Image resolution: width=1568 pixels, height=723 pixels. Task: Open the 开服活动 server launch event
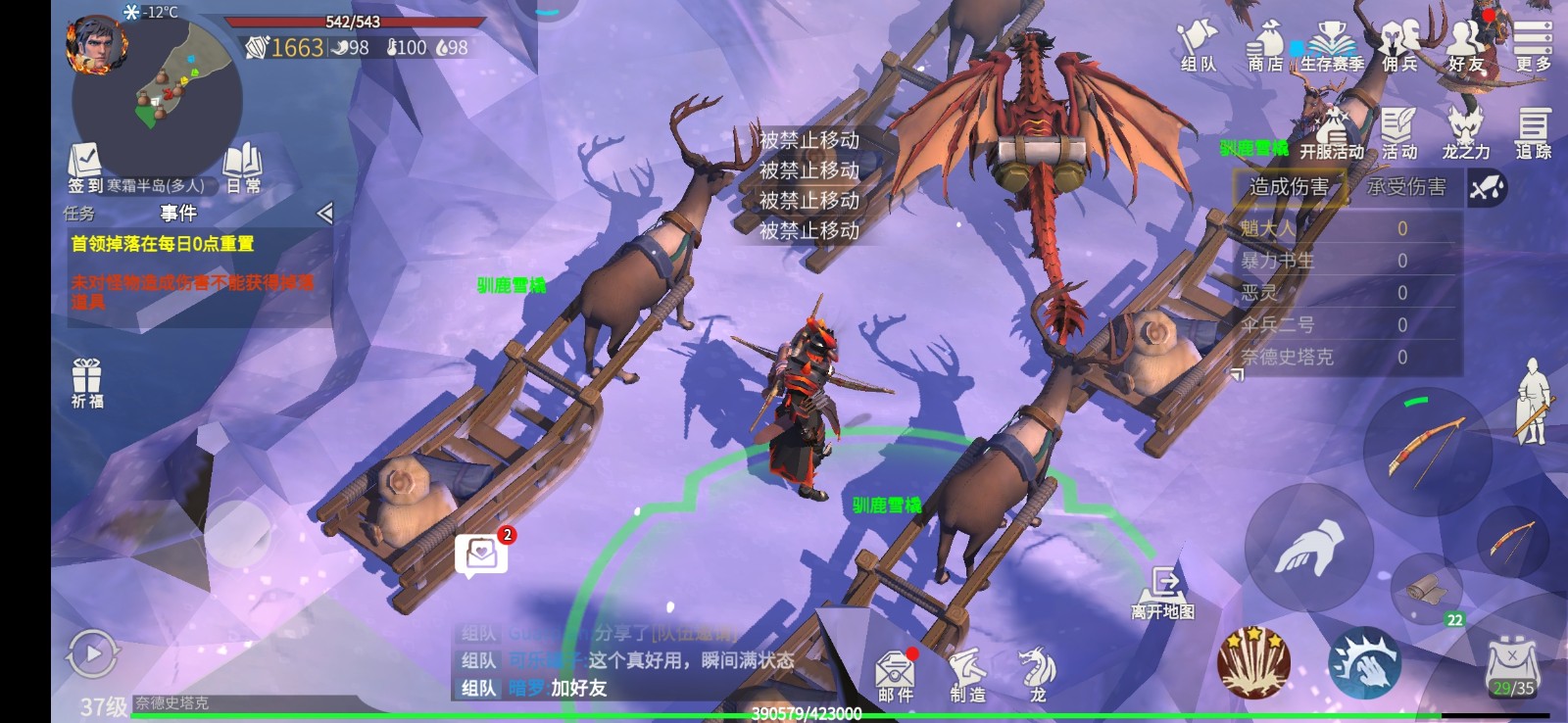1331,134
